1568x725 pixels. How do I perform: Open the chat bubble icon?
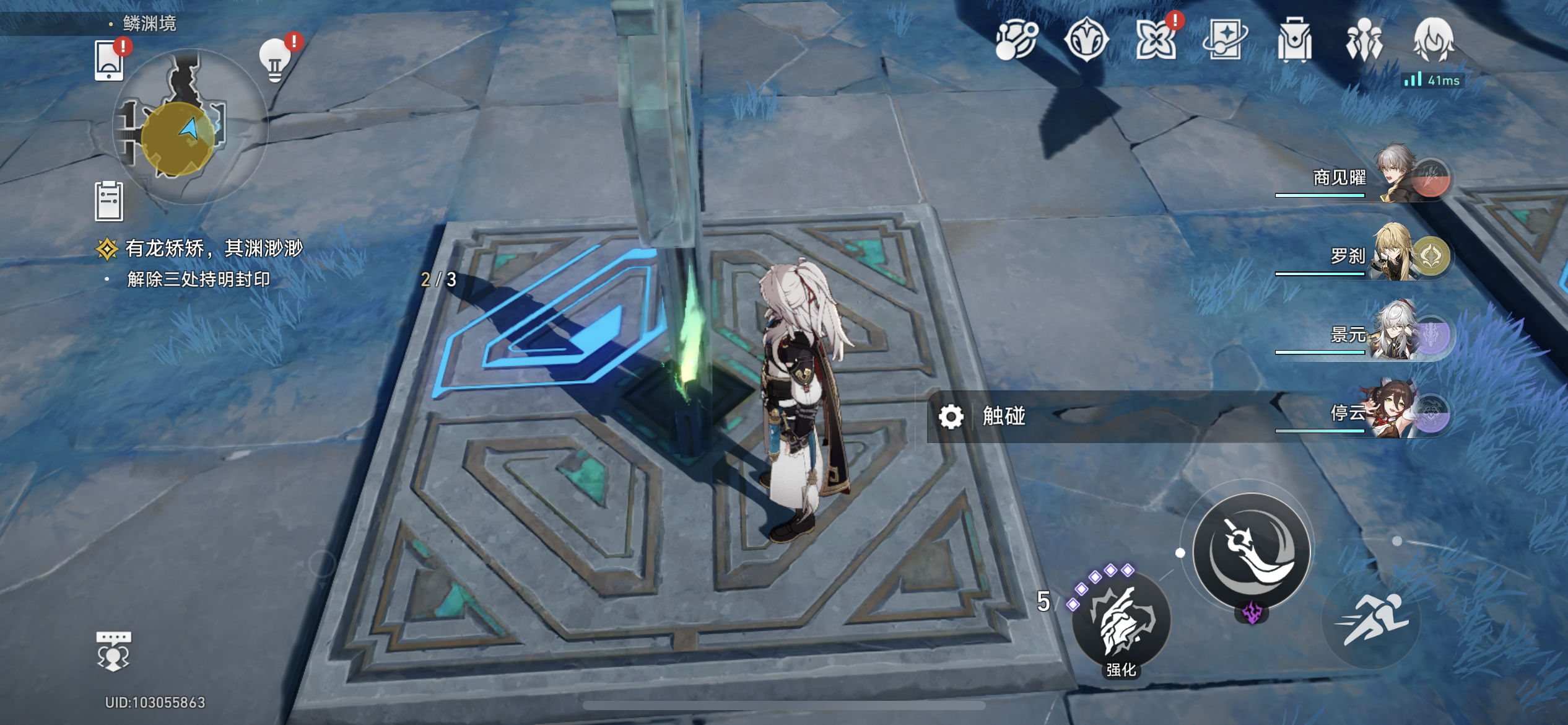113,651
